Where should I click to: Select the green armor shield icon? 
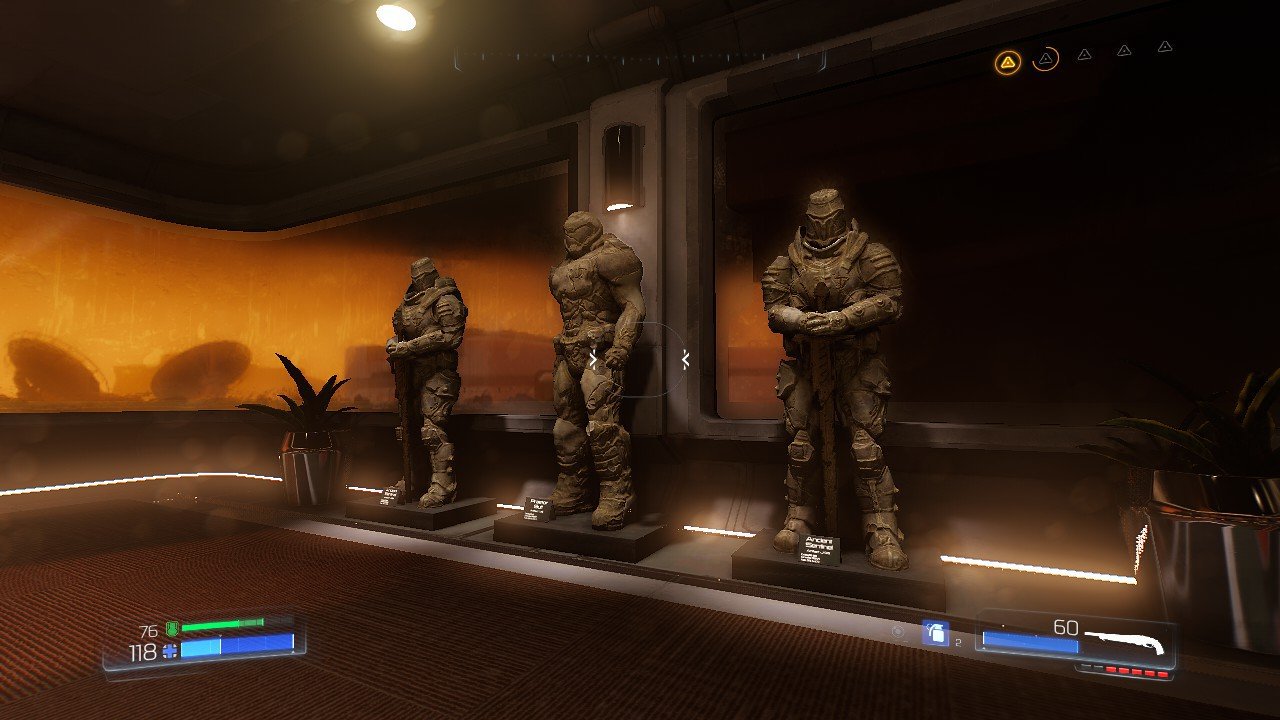[172, 628]
